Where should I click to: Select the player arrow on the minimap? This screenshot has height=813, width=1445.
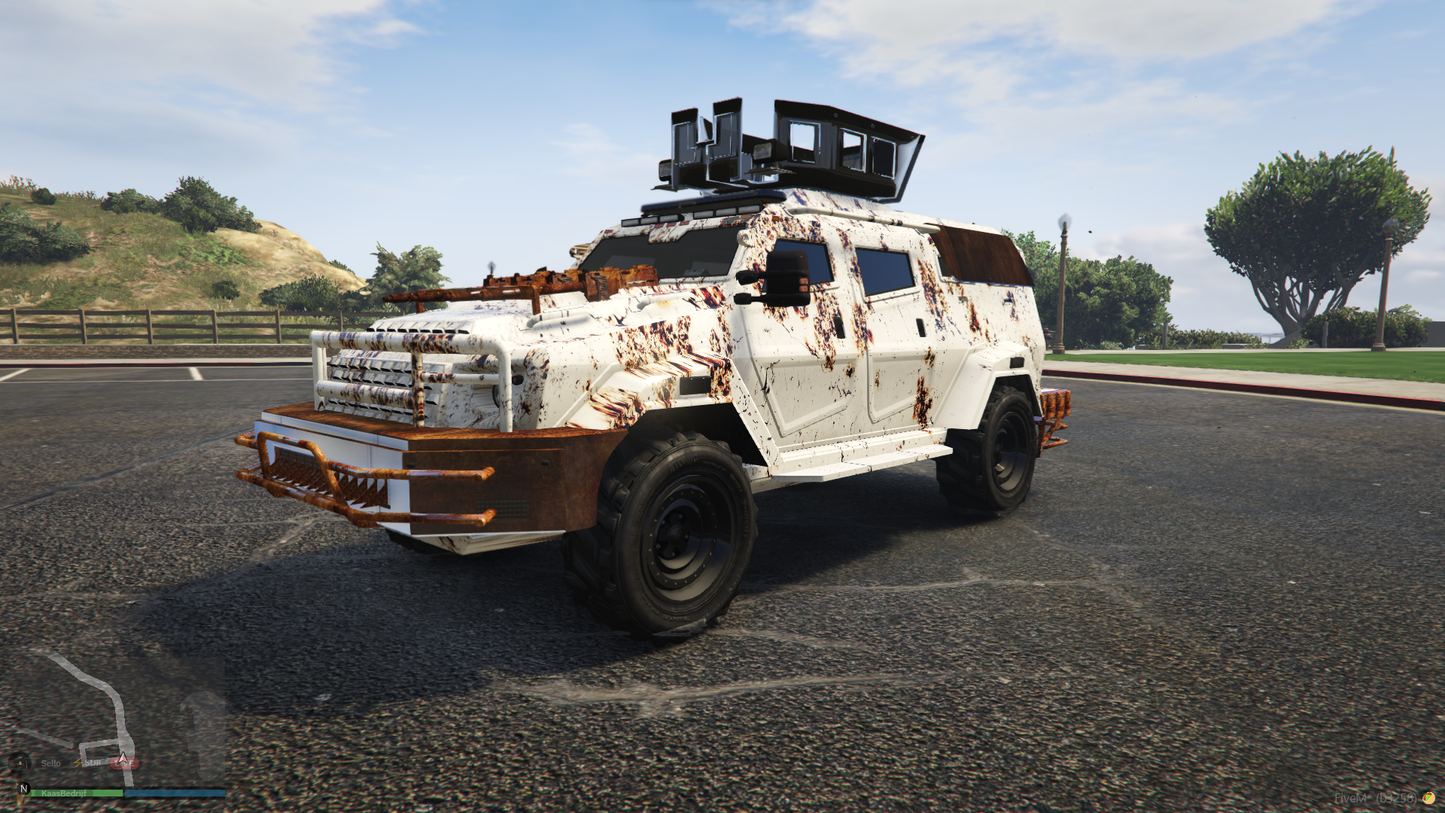[122, 758]
